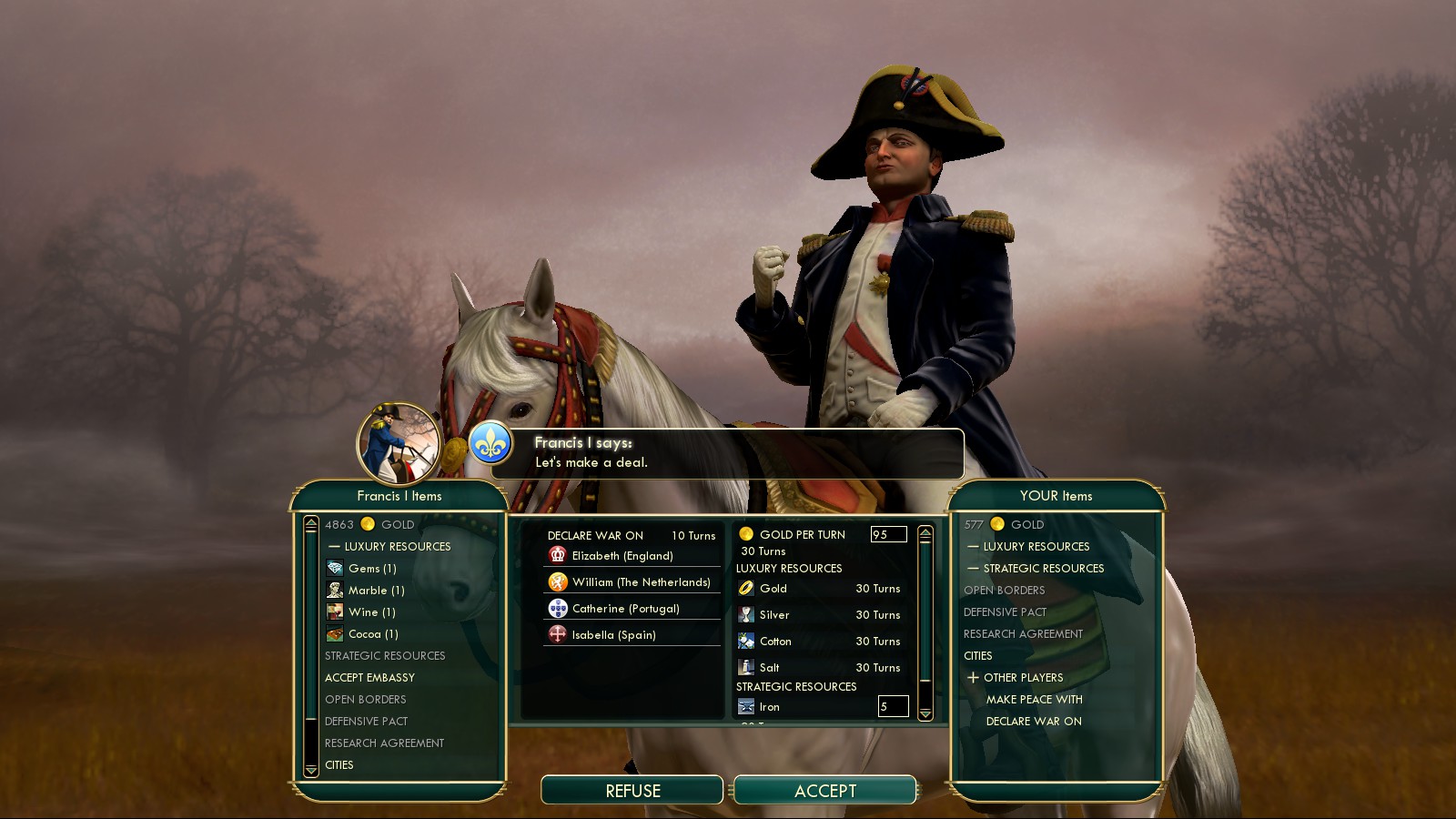Screen dimensions: 1456x819
Task: Remove Cotton from the offered luxuries
Action: [775, 642]
